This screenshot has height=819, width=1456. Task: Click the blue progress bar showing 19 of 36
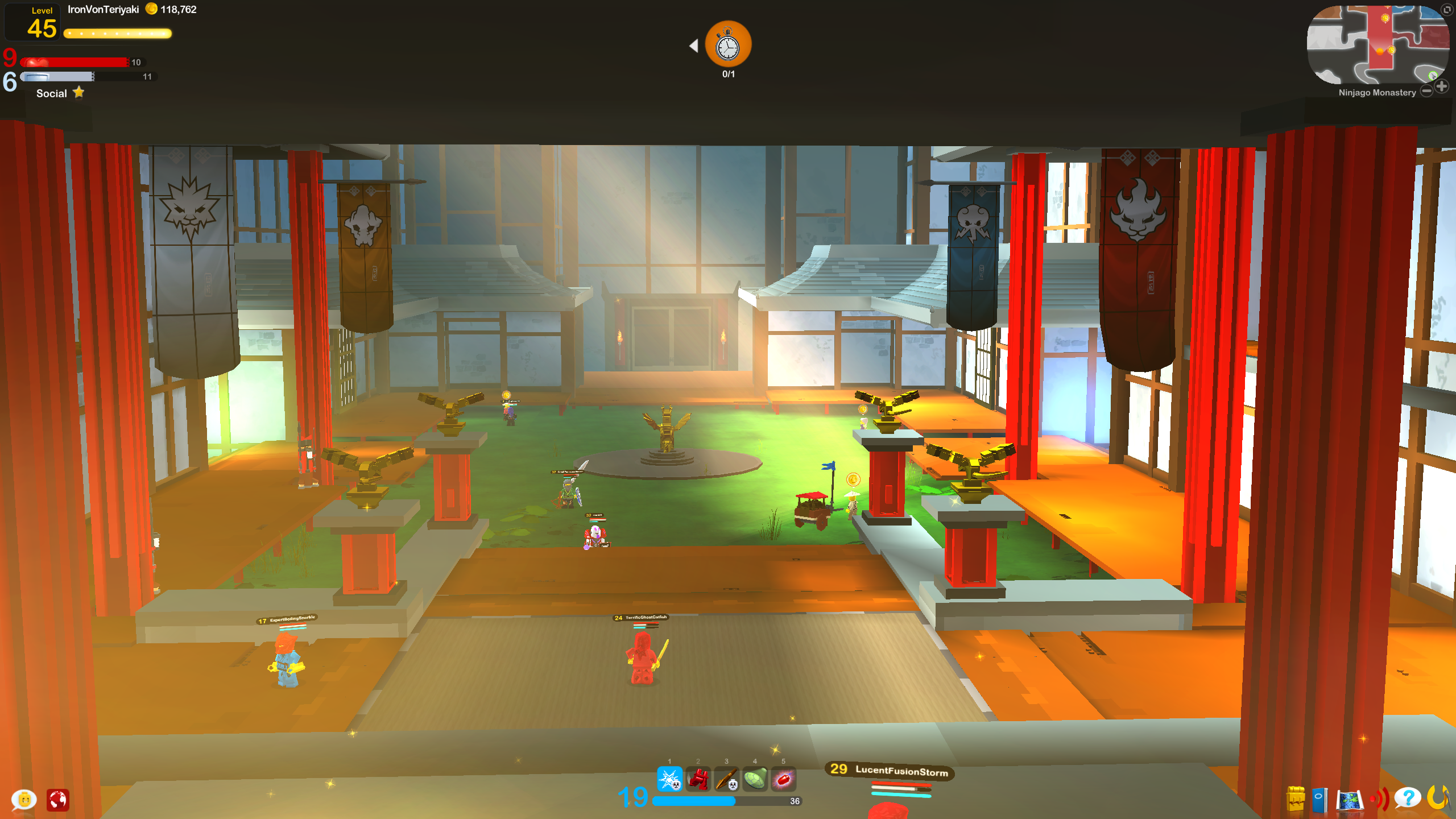tap(722, 800)
